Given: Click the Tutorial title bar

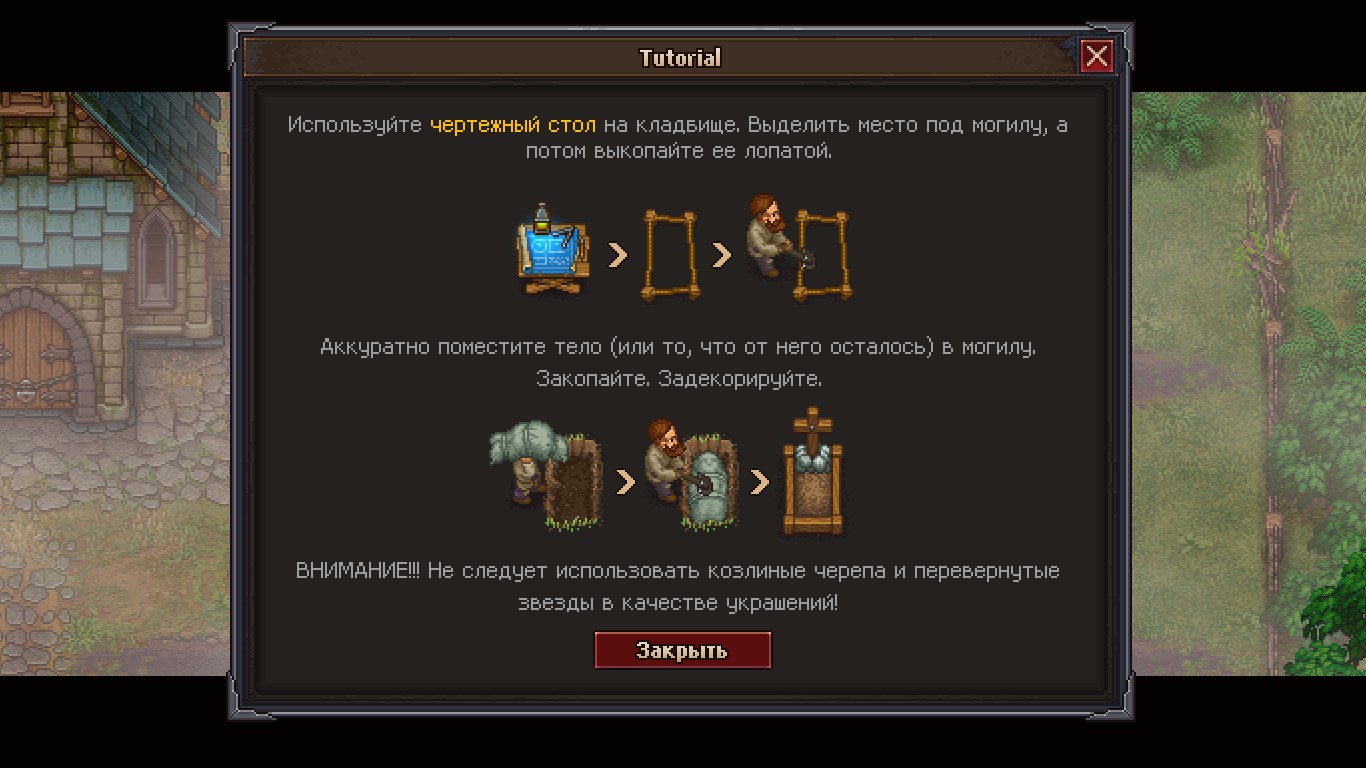Looking at the screenshot, I should [x=681, y=58].
